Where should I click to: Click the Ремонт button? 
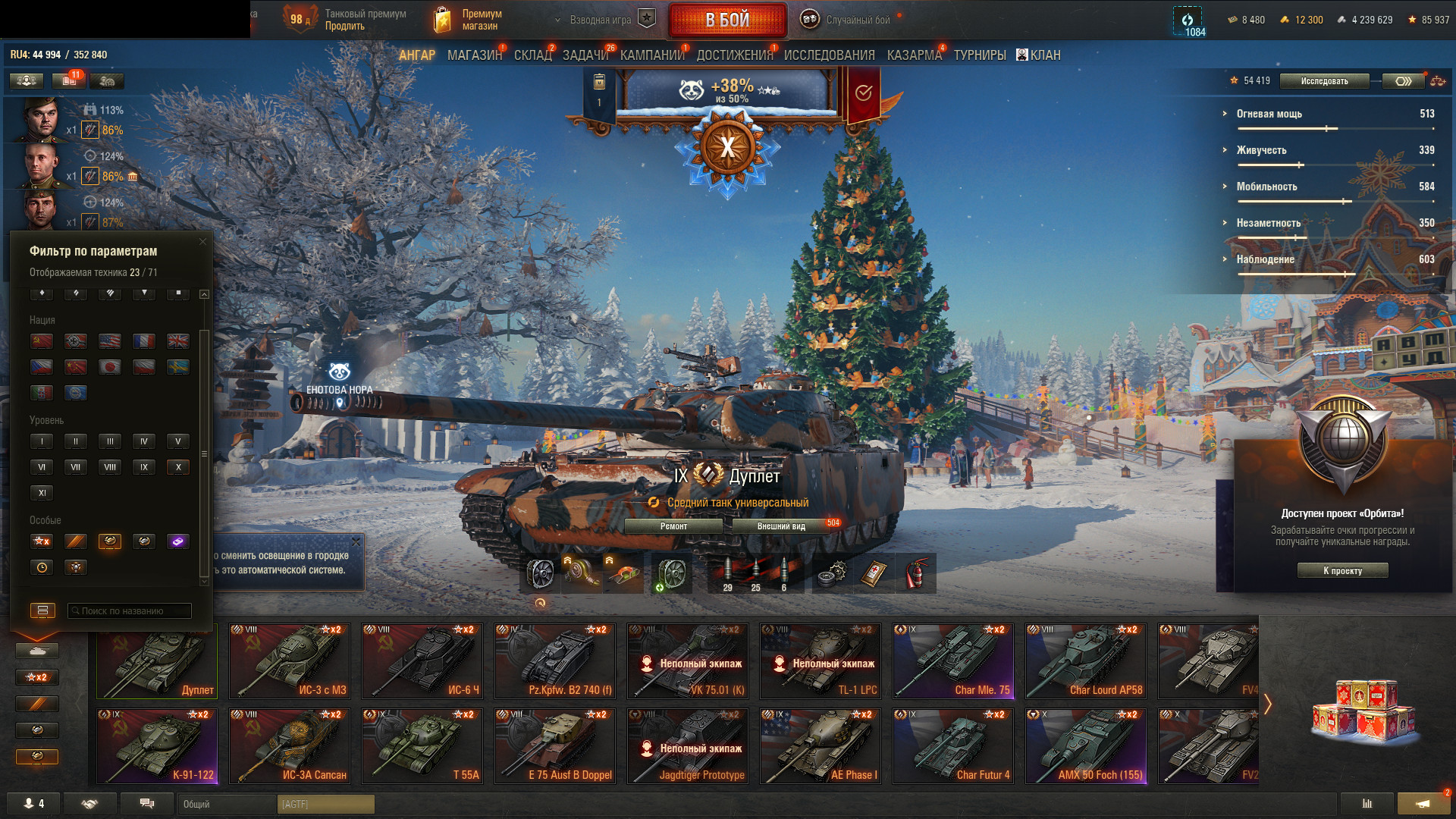pos(673,526)
